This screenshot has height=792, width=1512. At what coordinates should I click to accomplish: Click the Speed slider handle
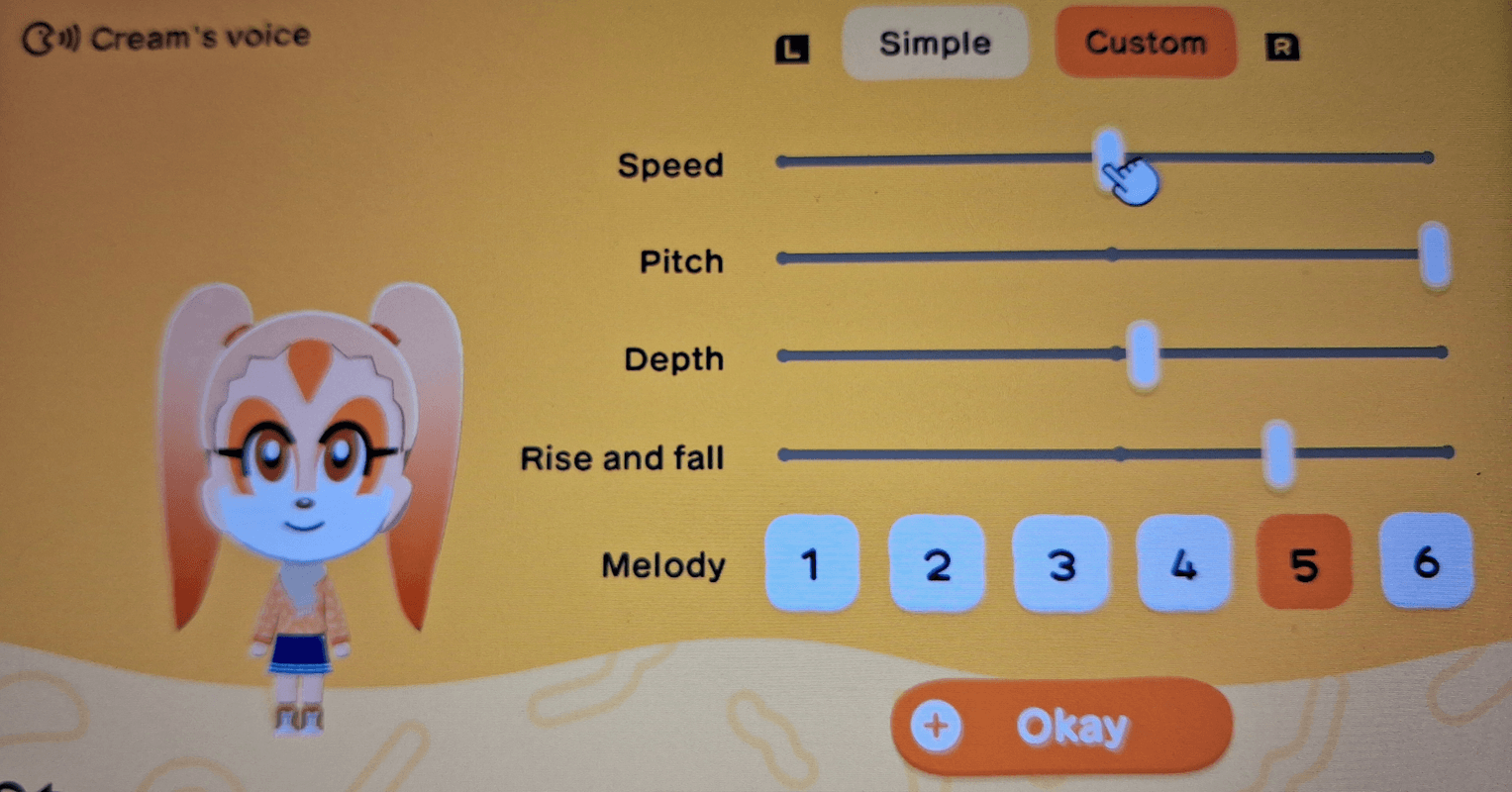pos(1111,156)
